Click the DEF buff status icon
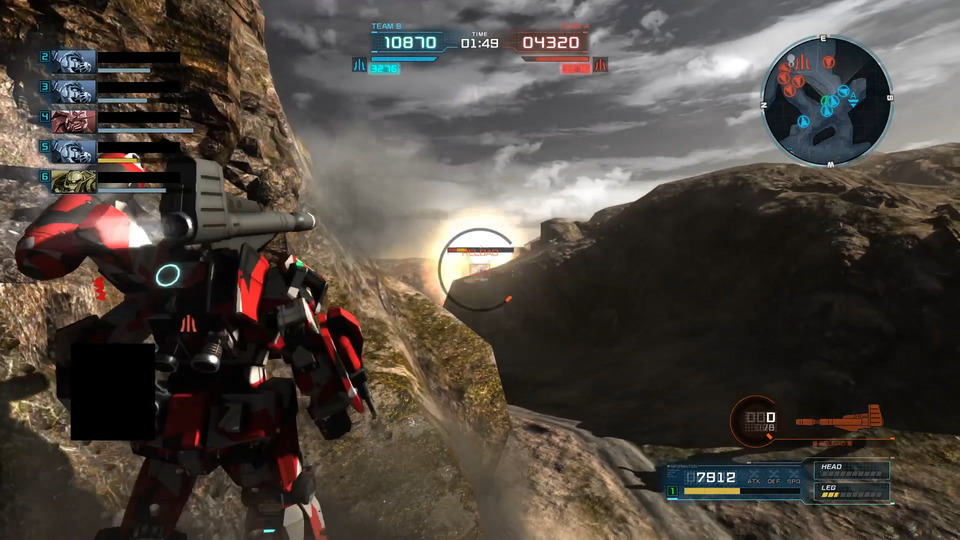 point(774,478)
